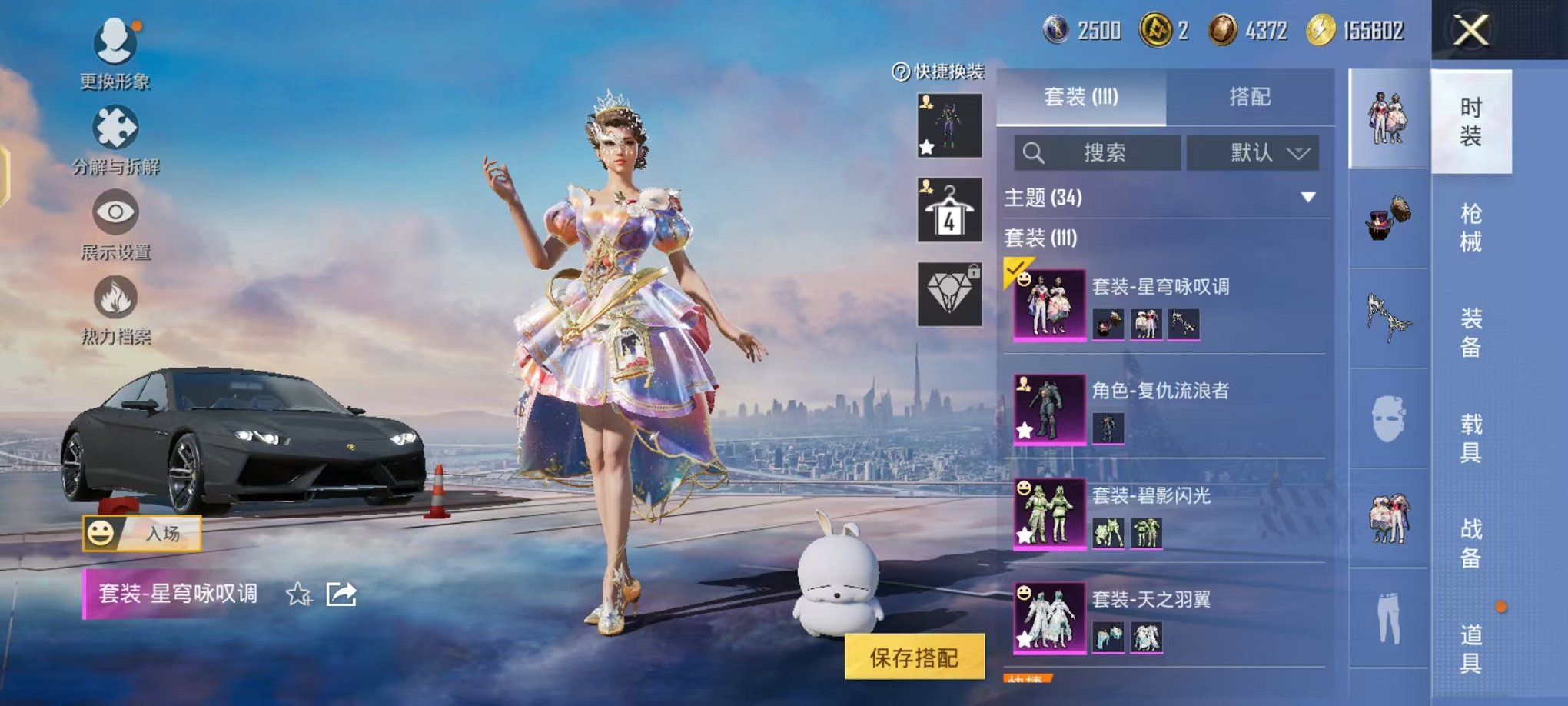The image size is (1568, 706).
Task: Open the 枪械 firearms category
Action: [x=1470, y=228]
